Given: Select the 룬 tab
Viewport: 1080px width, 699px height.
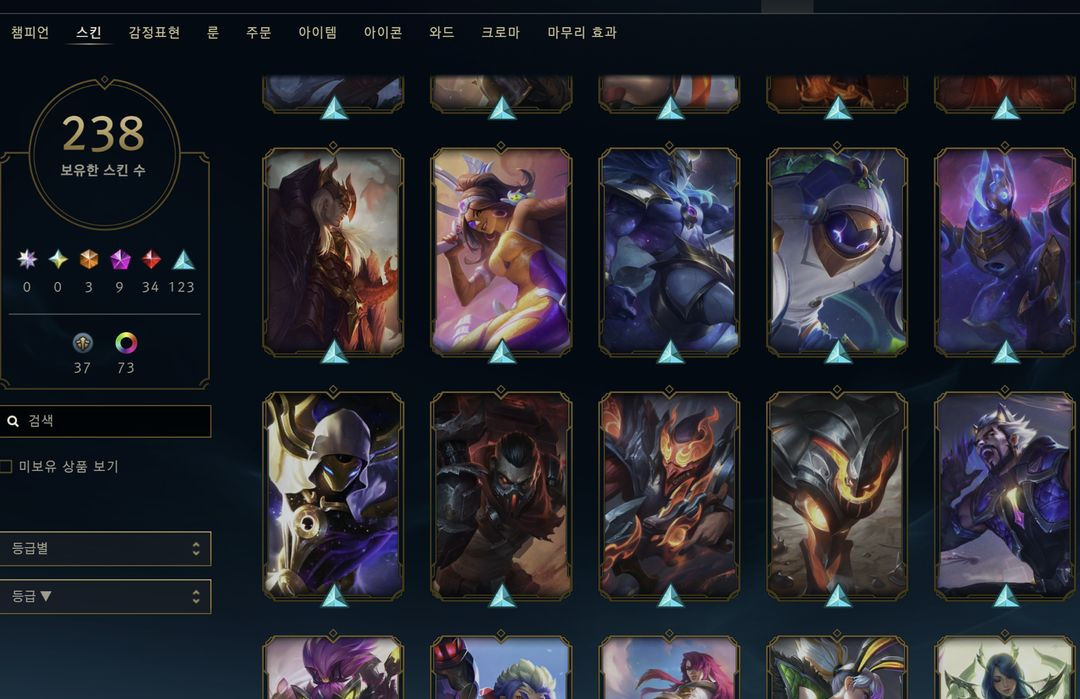Looking at the screenshot, I should [x=213, y=33].
